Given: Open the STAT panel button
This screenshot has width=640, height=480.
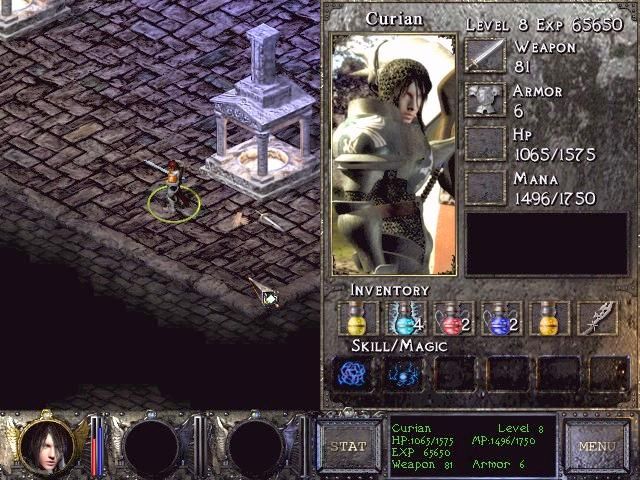Looking at the screenshot, I should (349, 446).
